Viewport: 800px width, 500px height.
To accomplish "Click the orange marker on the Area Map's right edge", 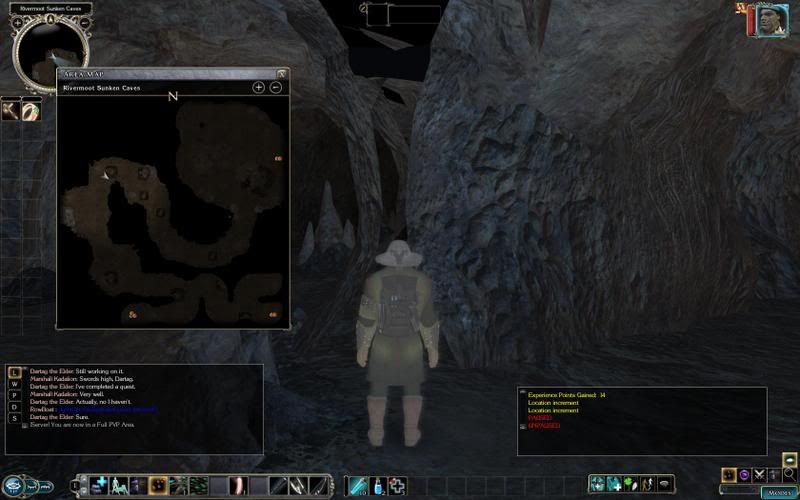I will coord(278,158).
